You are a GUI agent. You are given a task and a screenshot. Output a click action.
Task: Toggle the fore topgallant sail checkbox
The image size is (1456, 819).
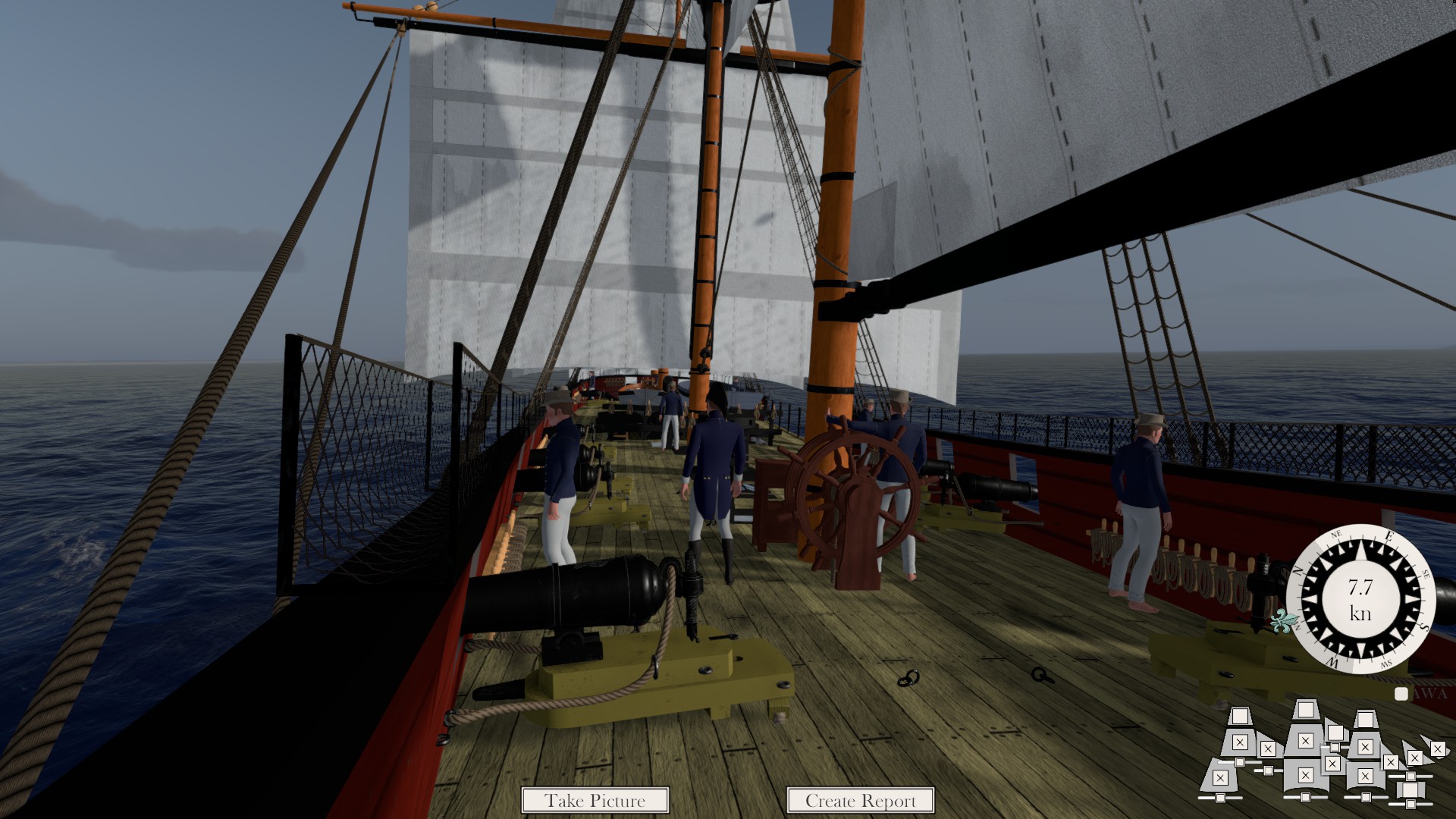[1366, 719]
